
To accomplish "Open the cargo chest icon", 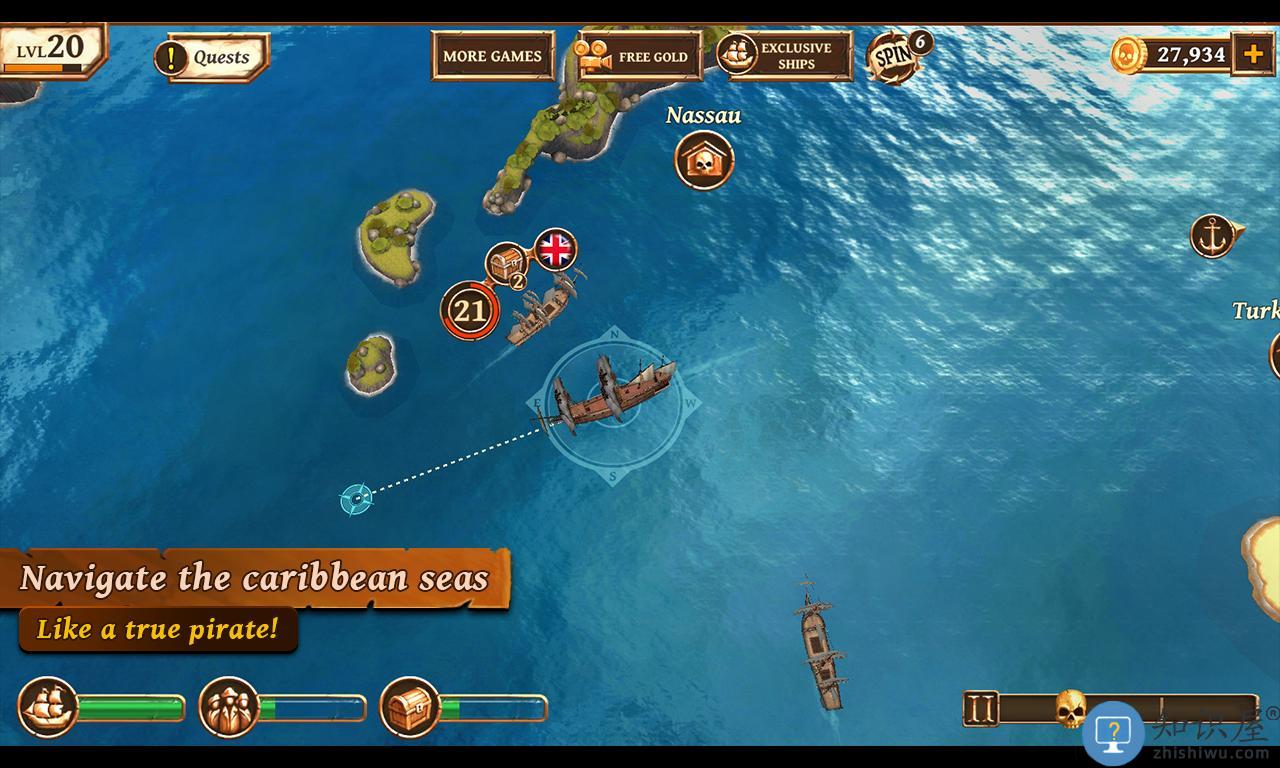I will click(x=410, y=707).
